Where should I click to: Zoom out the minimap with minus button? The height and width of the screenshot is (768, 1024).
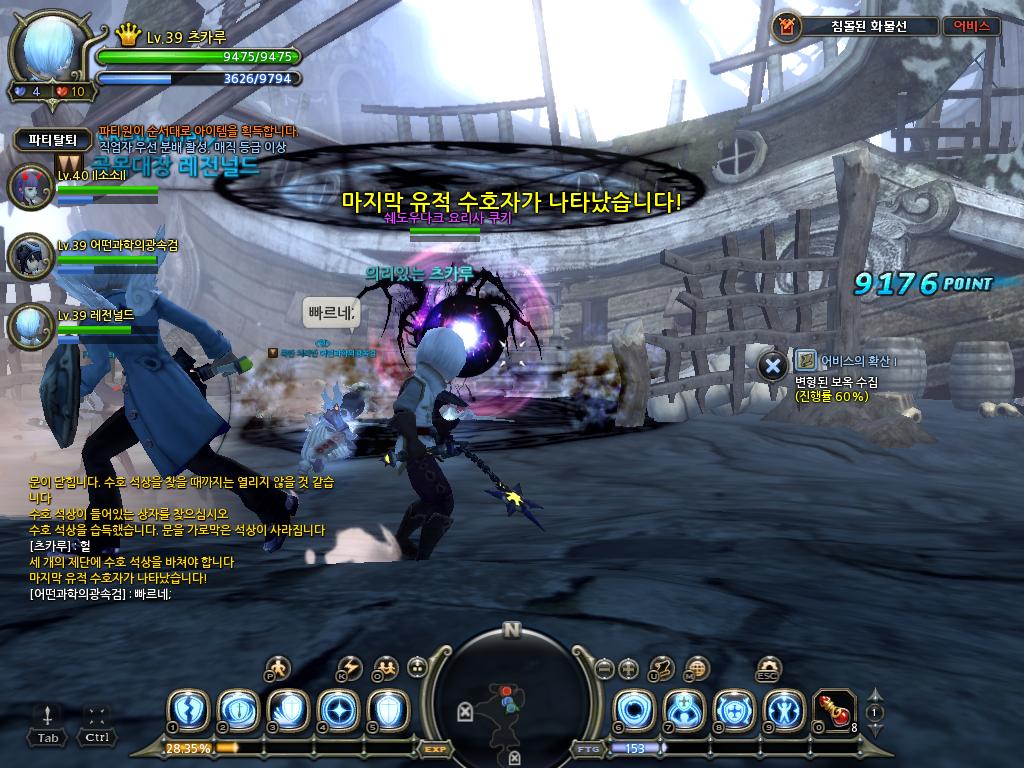[x=603, y=668]
